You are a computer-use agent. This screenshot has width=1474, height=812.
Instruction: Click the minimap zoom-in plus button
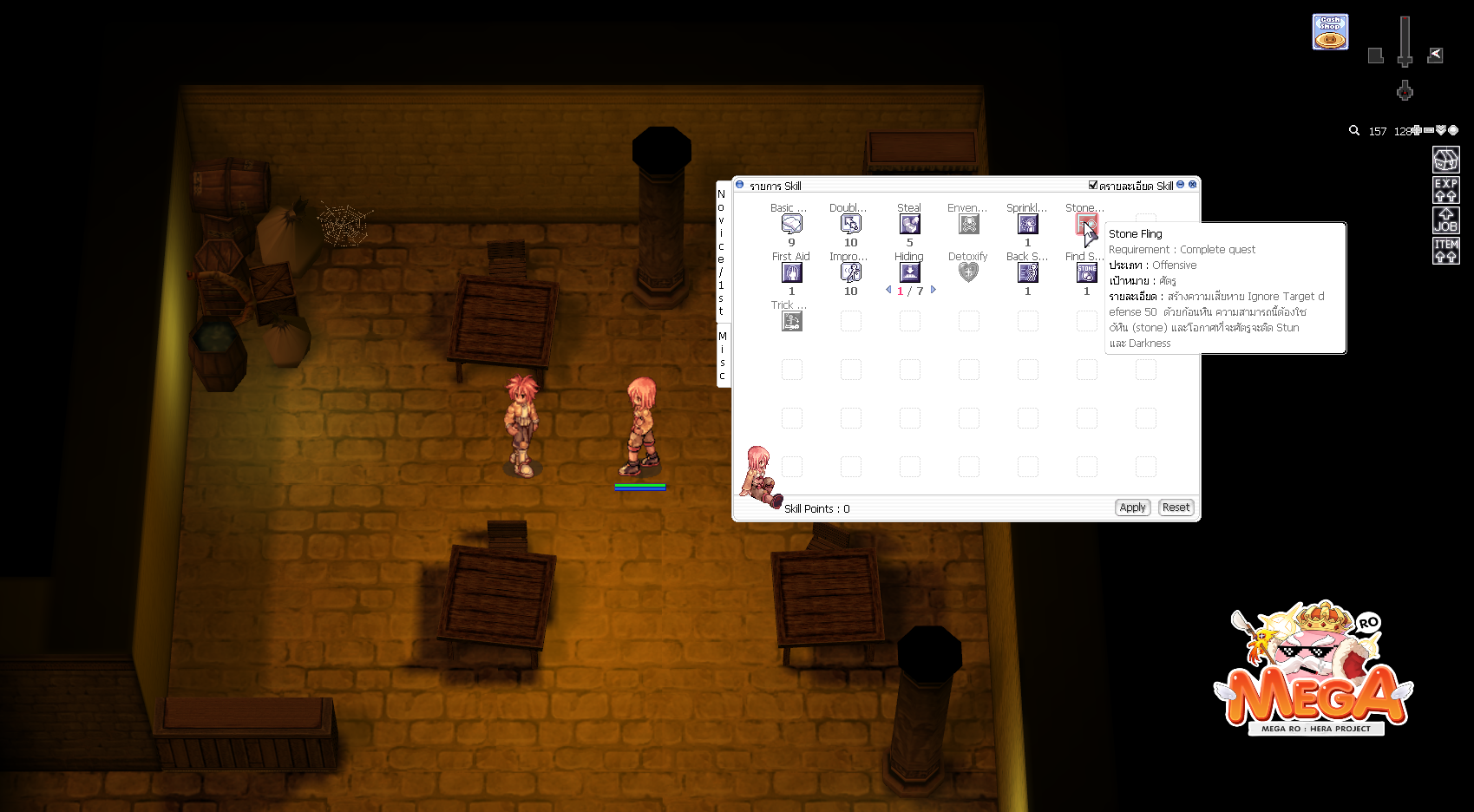(x=1416, y=130)
